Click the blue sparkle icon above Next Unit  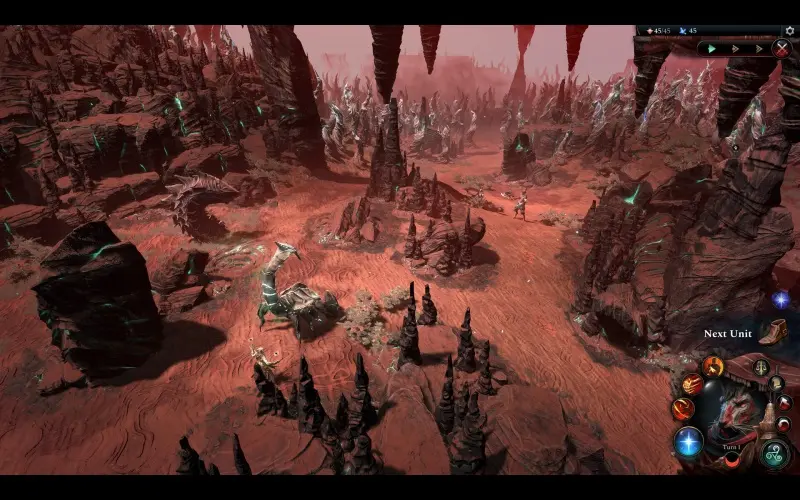point(780,299)
